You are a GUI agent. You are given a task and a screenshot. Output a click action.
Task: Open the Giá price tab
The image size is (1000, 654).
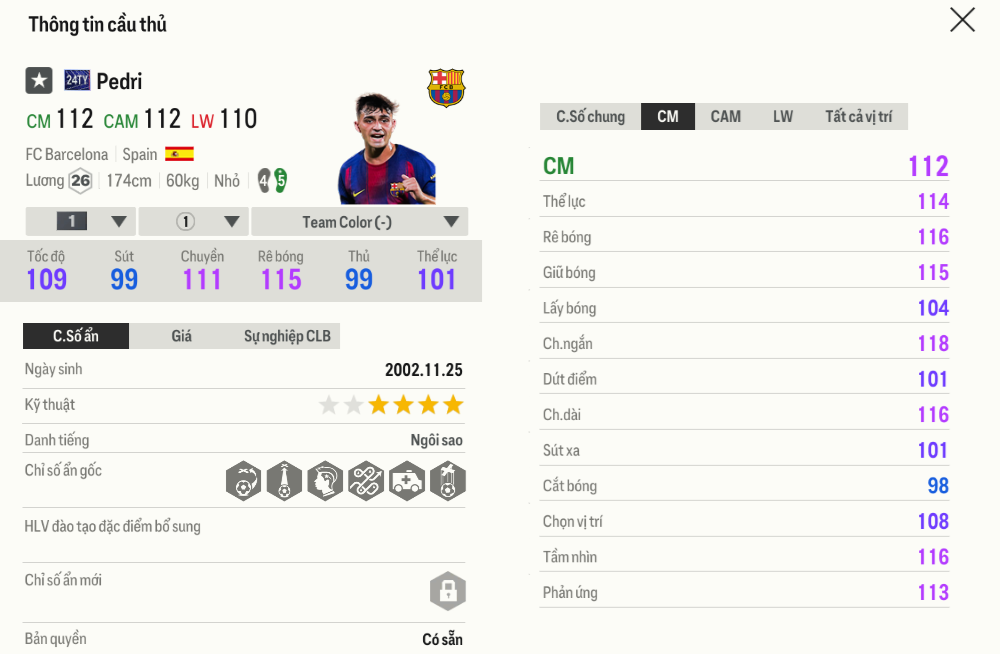tap(181, 336)
